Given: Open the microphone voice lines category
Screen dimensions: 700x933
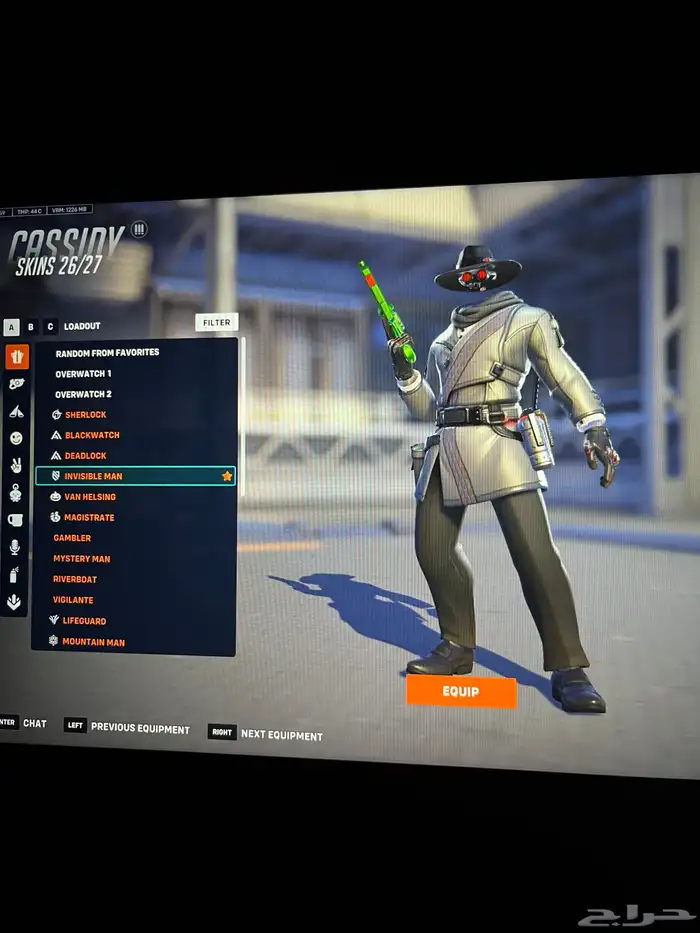Looking at the screenshot, I should tap(15, 547).
